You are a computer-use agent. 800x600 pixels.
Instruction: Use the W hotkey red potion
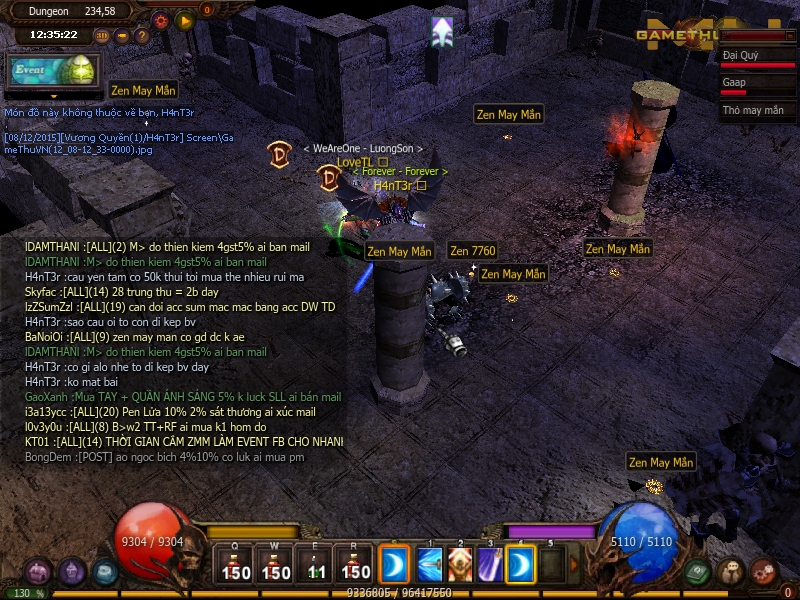tap(276, 564)
